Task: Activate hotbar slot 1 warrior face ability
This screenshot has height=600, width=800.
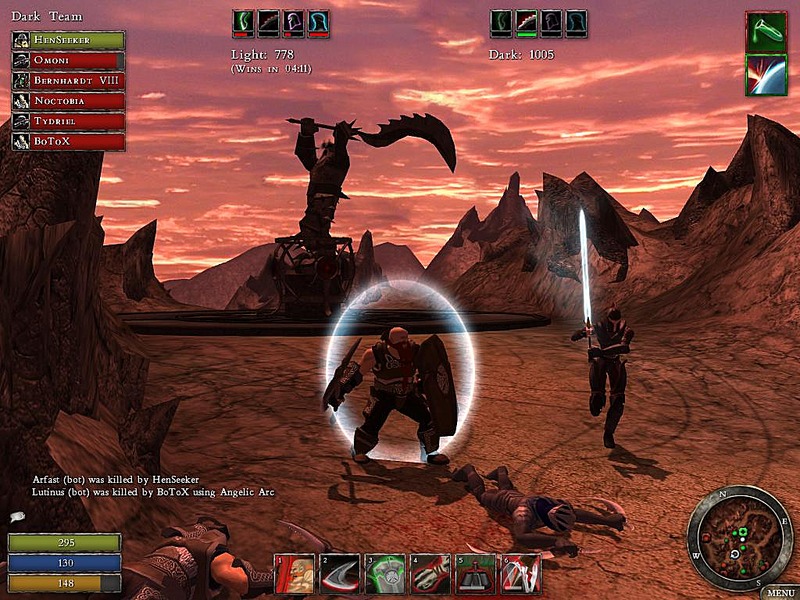Action: (x=296, y=574)
